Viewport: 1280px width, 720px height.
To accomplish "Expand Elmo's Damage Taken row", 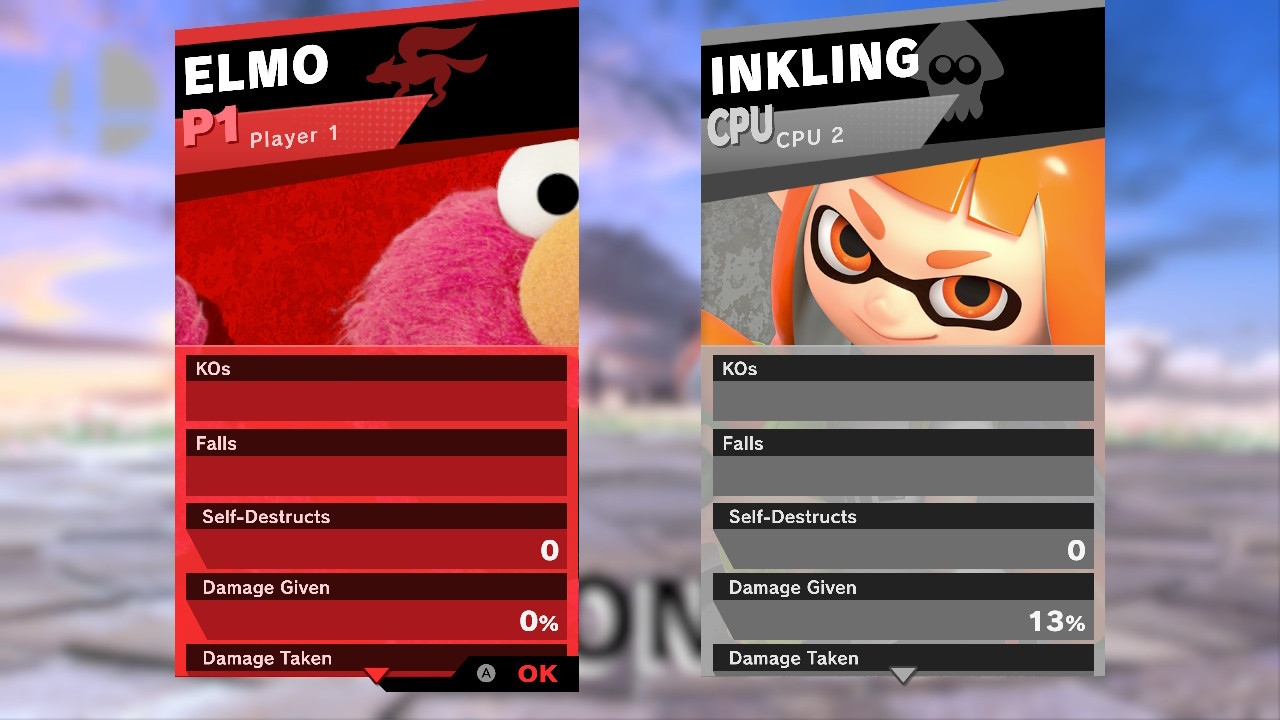I will click(x=266, y=658).
